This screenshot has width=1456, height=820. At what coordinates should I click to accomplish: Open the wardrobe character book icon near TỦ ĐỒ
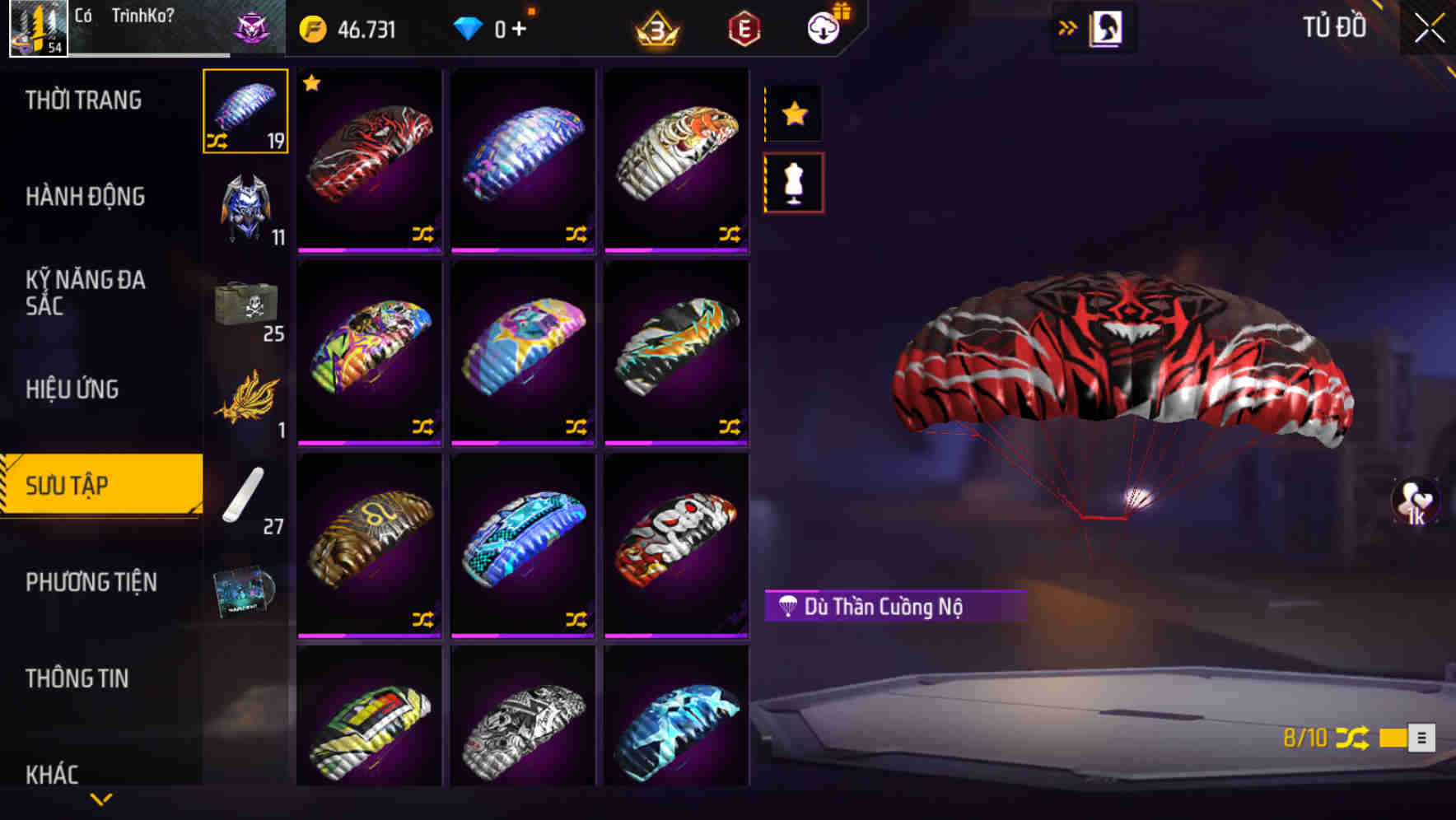1107,27
